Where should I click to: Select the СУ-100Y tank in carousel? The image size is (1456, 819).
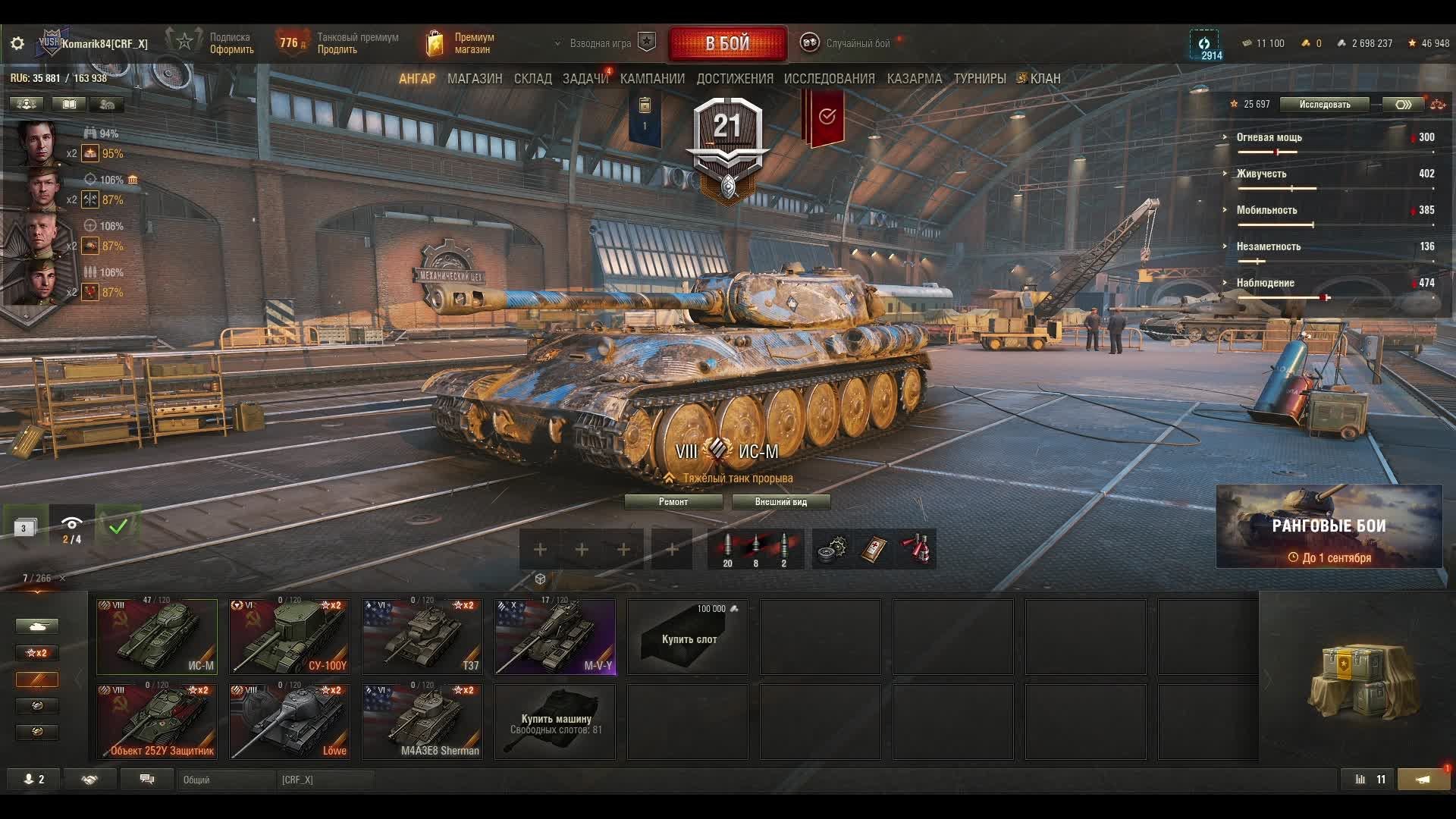(x=290, y=637)
